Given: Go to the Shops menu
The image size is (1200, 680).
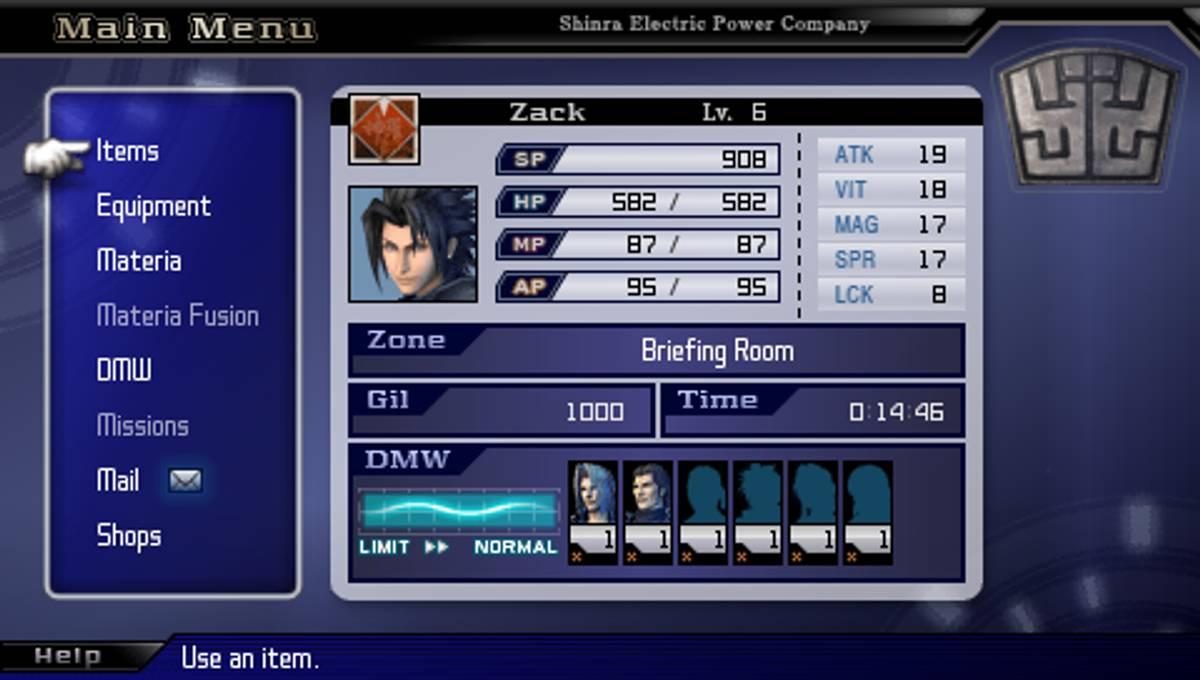Looking at the screenshot, I should click(128, 536).
